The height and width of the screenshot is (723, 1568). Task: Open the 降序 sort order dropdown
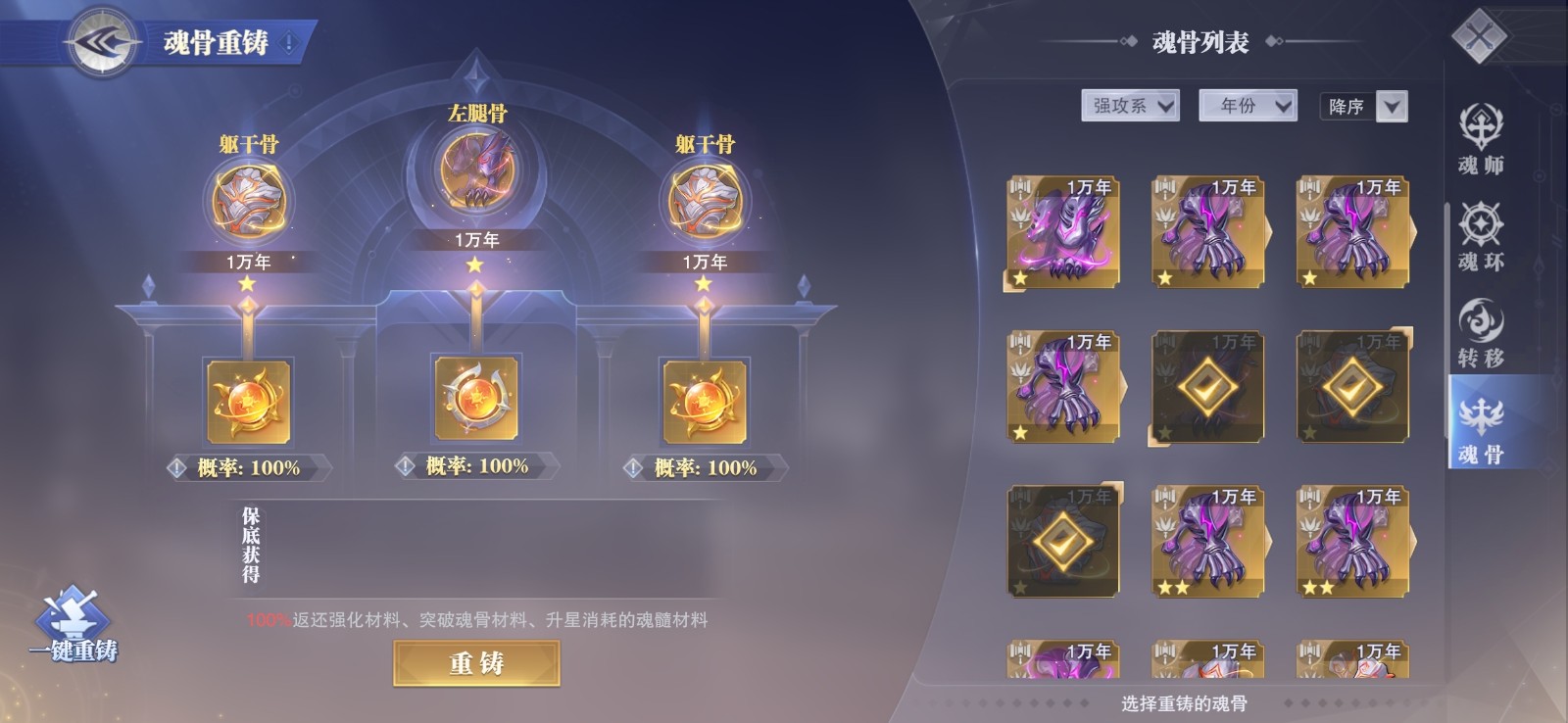[1363, 106]
